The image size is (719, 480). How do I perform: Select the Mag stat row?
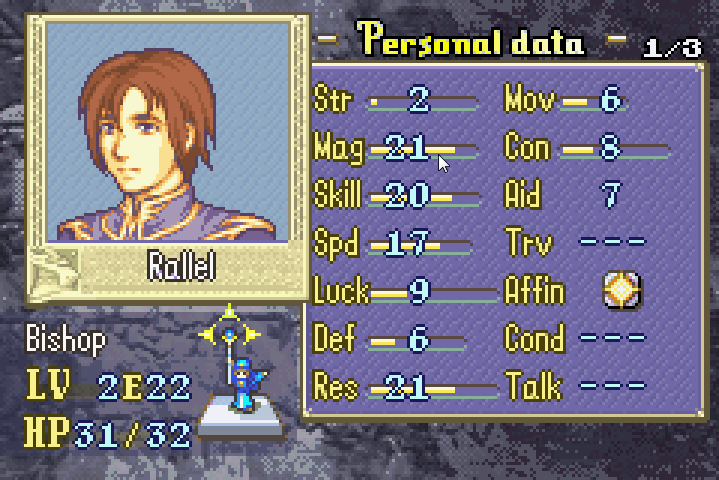coord(400,148)
